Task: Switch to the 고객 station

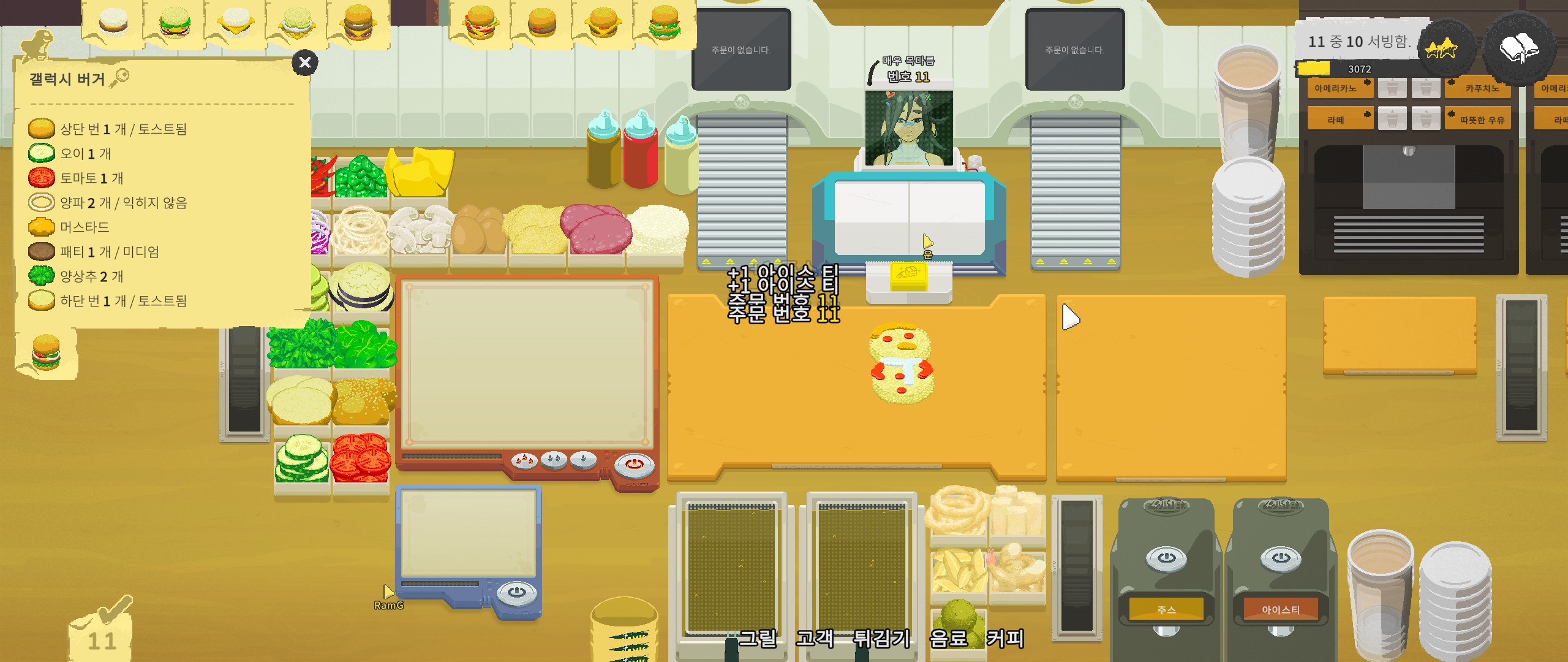Action: coord(815,639)
